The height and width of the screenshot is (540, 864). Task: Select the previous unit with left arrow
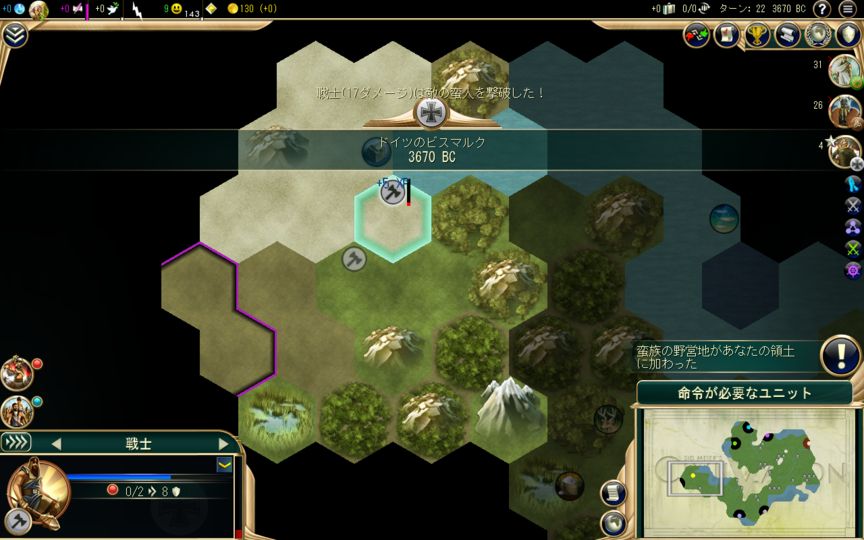[56, 443]
